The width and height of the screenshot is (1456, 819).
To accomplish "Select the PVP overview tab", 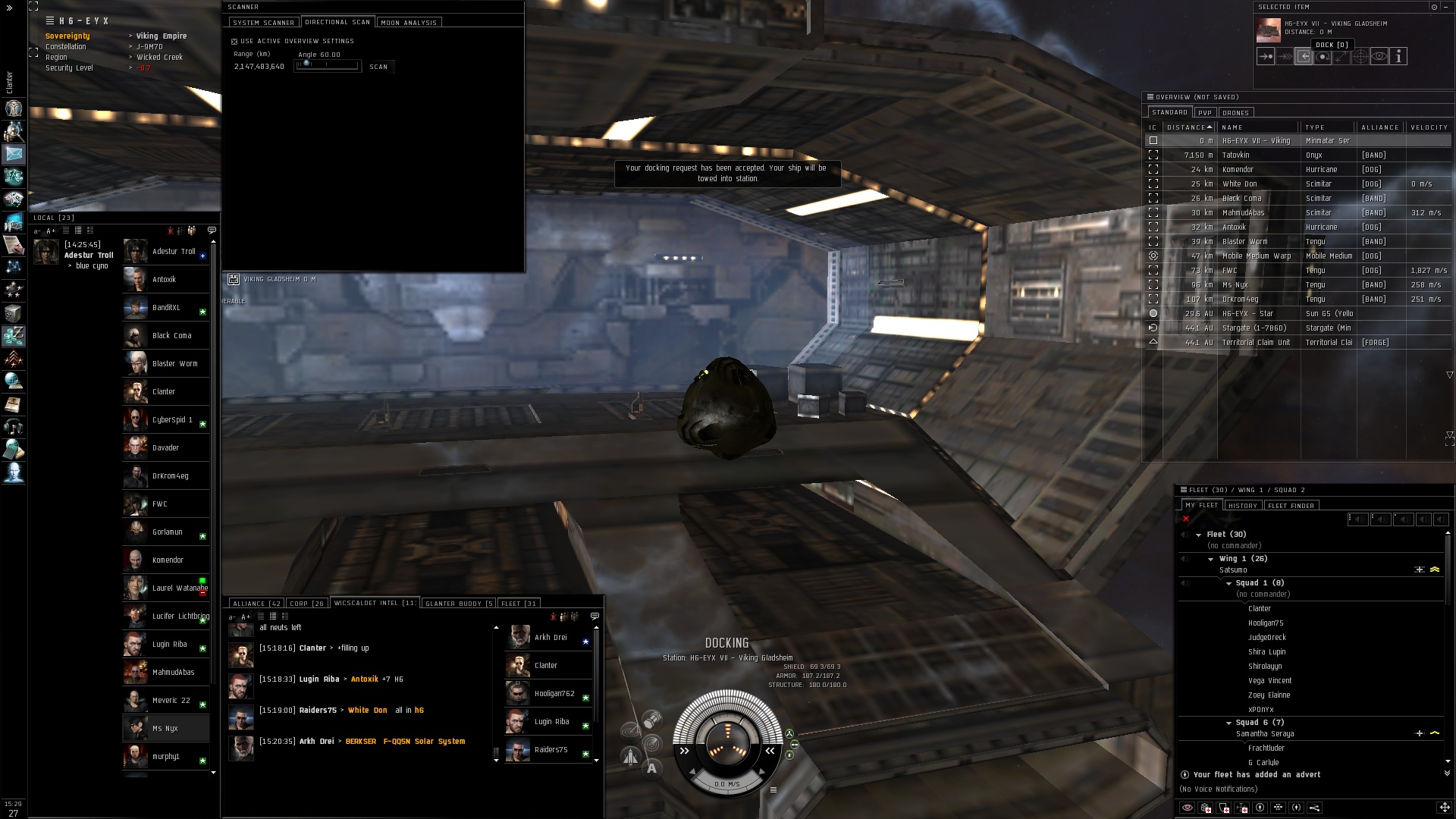I will point(1205,113).
